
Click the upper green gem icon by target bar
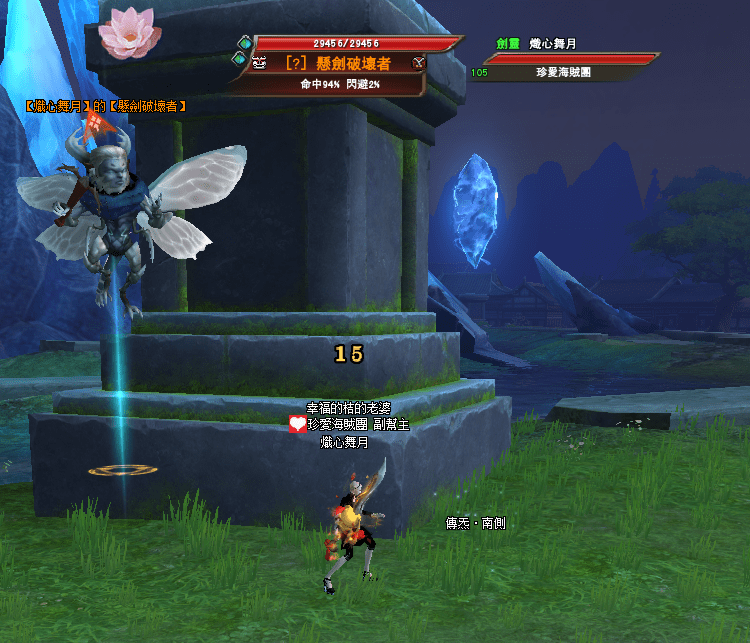pyautogui.click(x=244, y=42)
